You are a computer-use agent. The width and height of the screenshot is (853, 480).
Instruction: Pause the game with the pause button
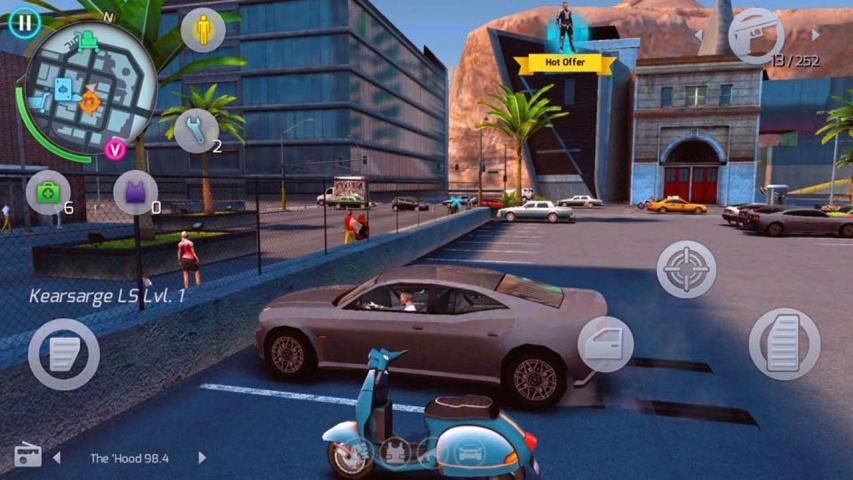[x=25, y=22]
